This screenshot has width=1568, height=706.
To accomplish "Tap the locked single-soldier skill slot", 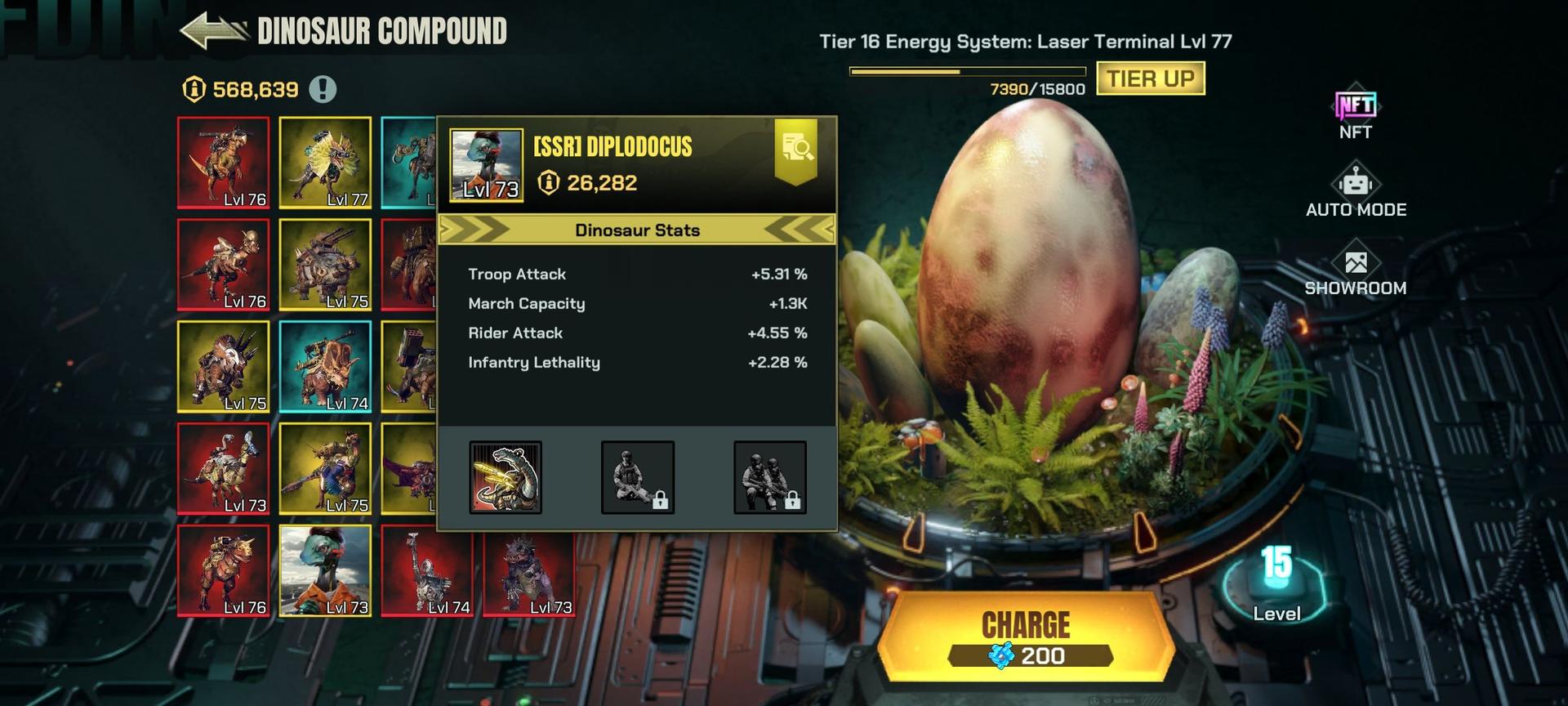I will [638, 477].
